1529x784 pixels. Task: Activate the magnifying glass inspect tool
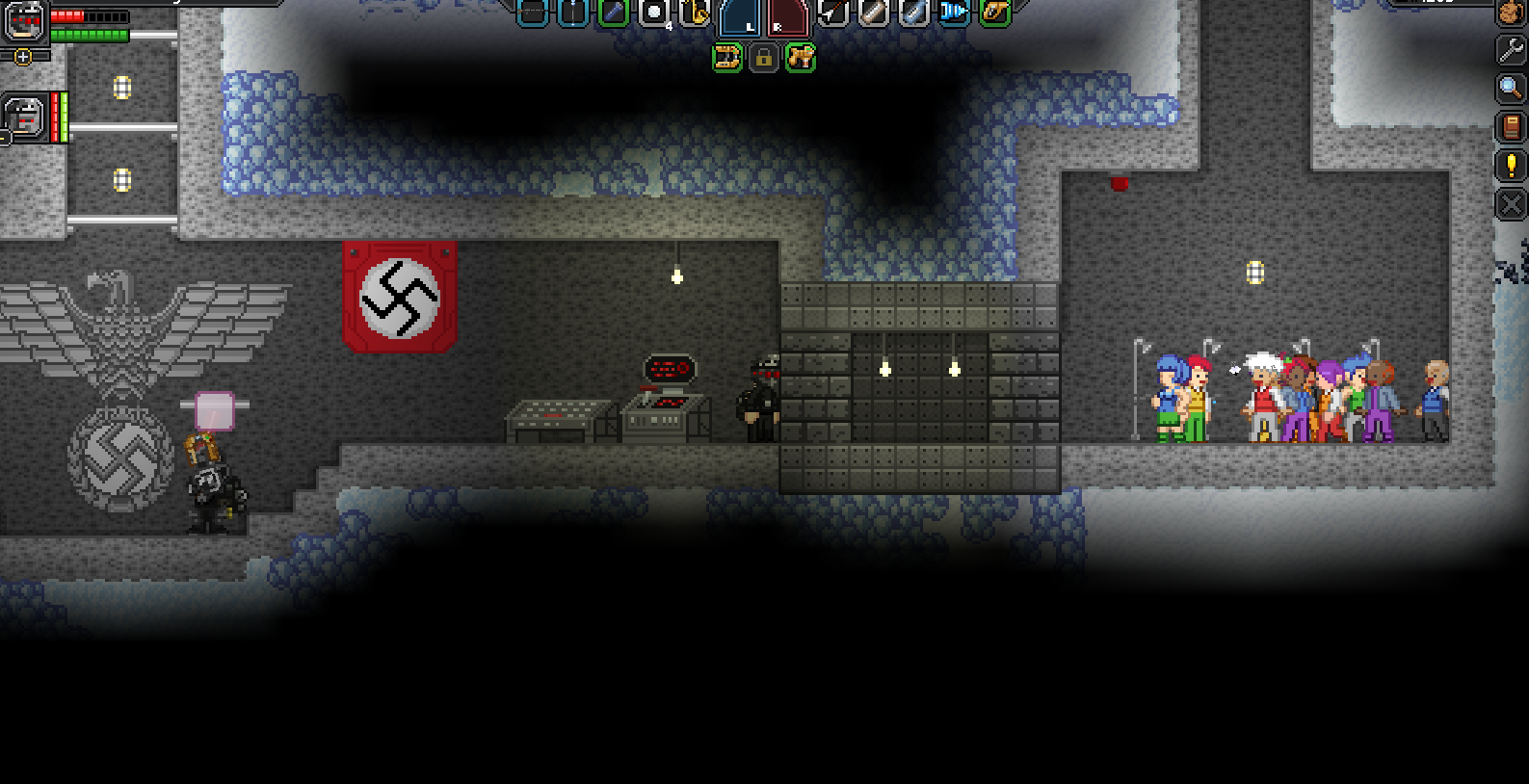tap(1510, 89)
